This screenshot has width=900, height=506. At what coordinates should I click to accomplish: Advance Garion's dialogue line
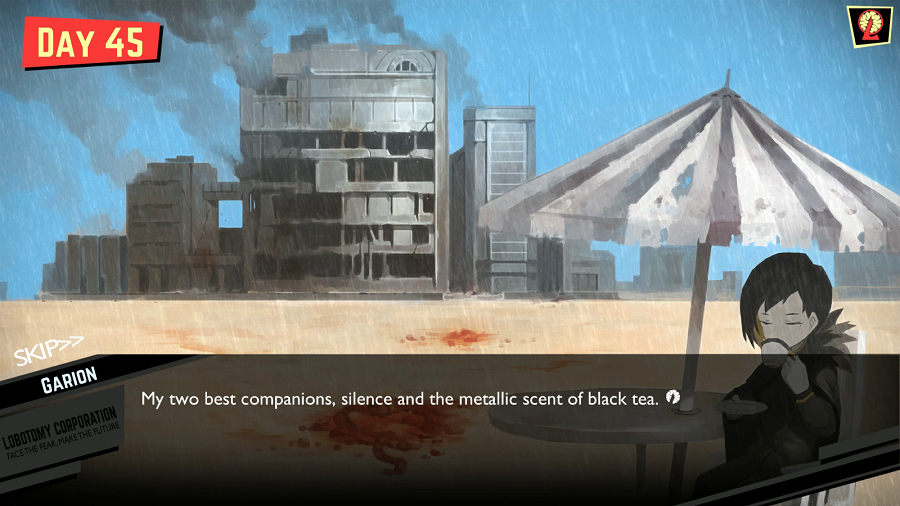674,398
